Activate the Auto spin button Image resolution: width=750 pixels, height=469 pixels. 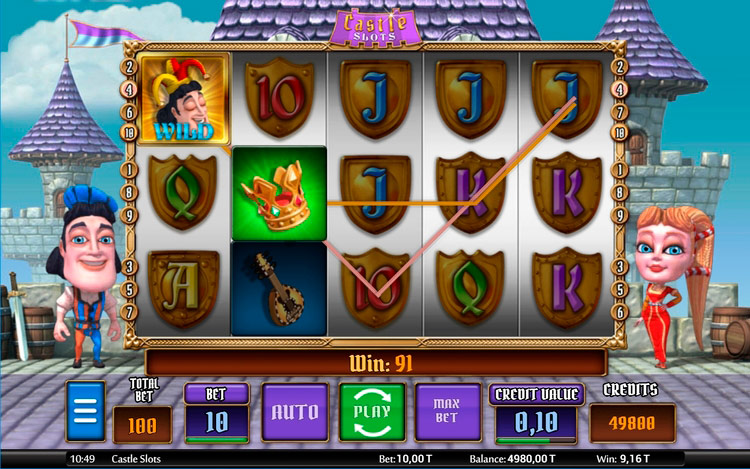pyautogui.click(x=295, y=411)
